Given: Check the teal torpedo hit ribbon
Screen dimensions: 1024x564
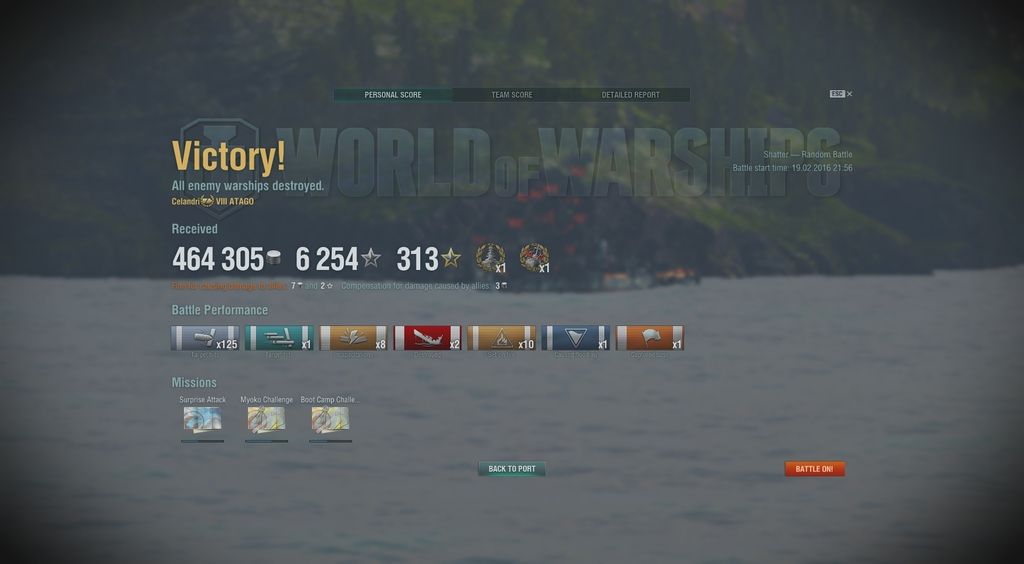Looking at the screenshot, I should coord(279,338).
